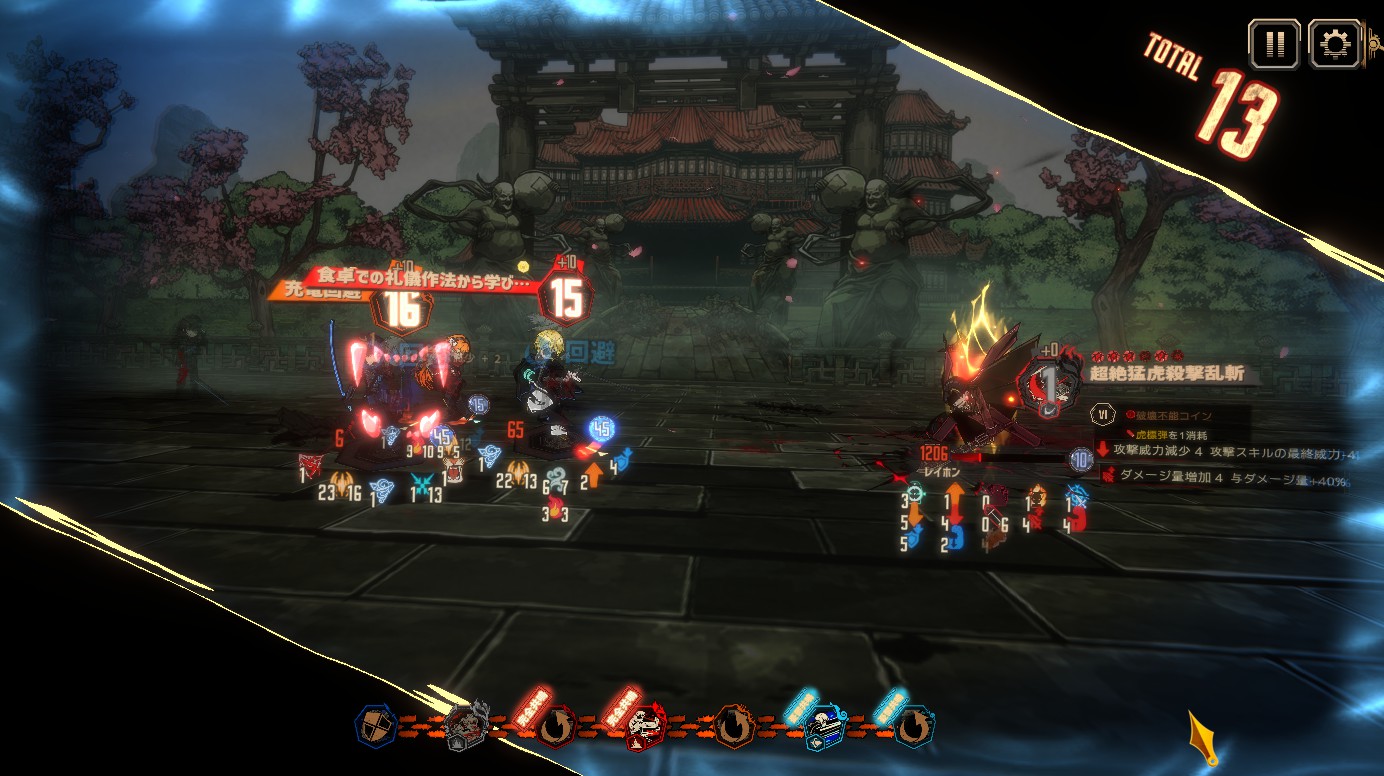1384x776 pixels.
Task: Pause the battle
Action: [1273, 45]
